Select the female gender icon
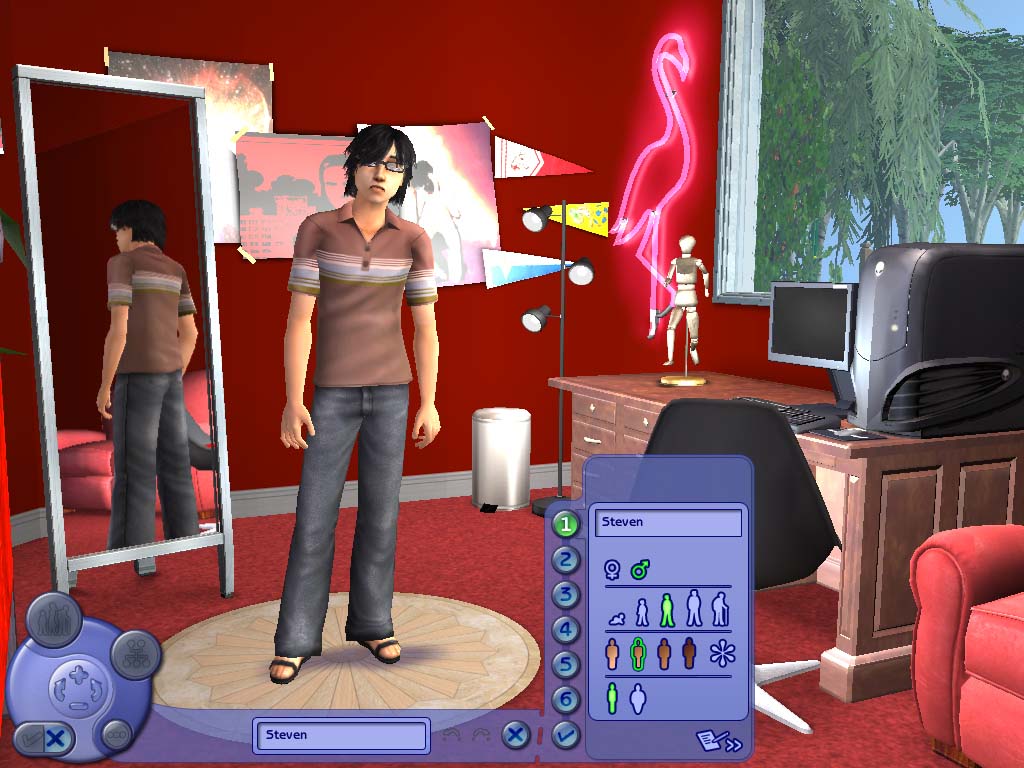Screen dimensions: 1024x768 click(612, 570)
